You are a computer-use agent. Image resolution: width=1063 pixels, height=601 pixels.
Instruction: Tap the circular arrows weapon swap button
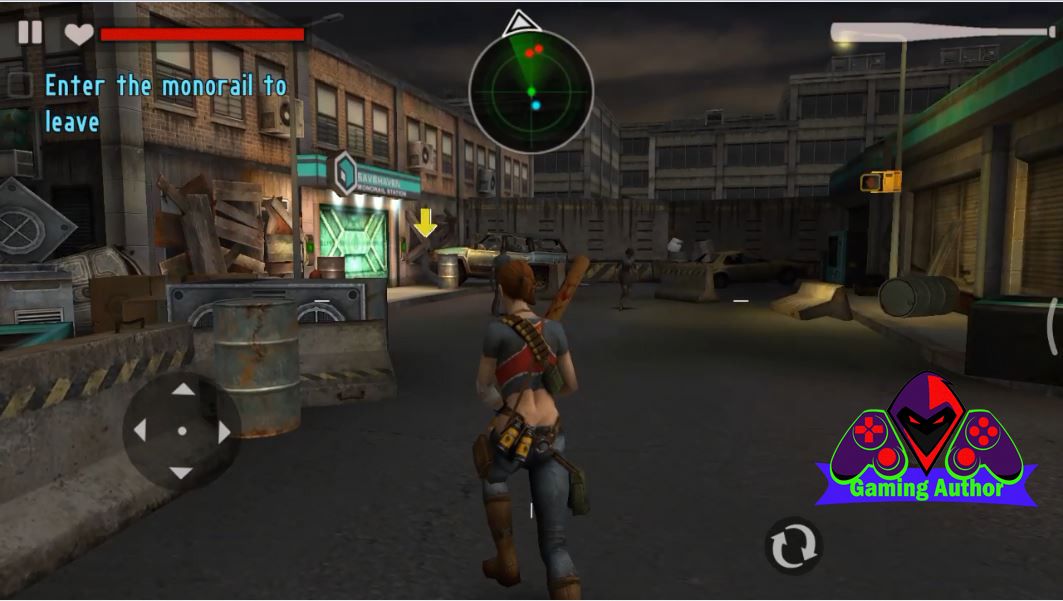(792, 546)
